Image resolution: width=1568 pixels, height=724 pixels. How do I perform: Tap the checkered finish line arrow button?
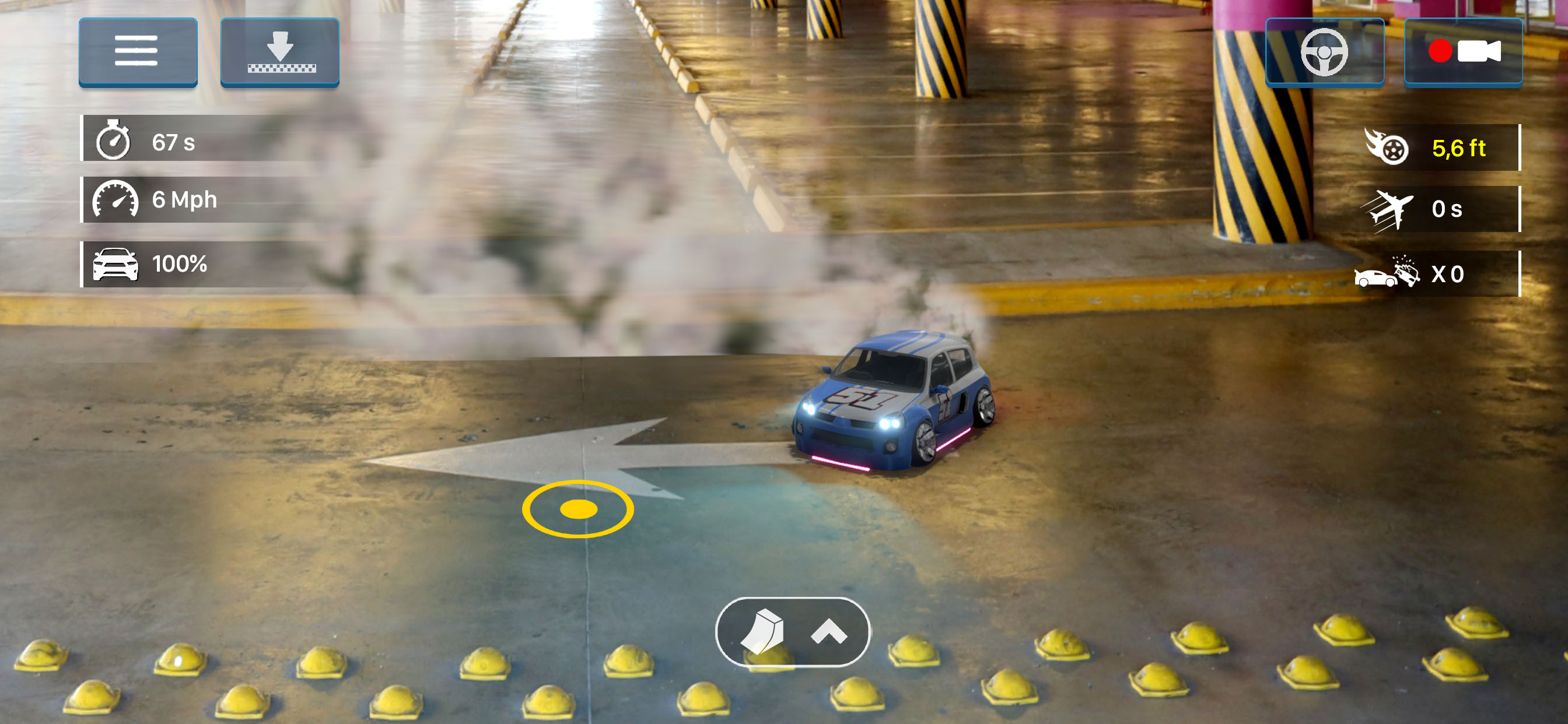[279, 52]
